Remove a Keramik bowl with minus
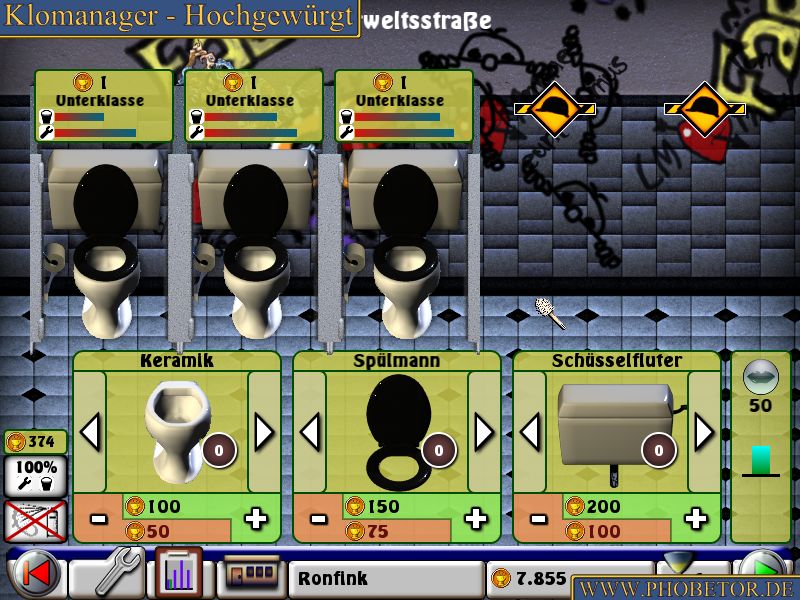The width and height of the screenshot is (800, 600). pyautogui.click(x=99, y=519)
